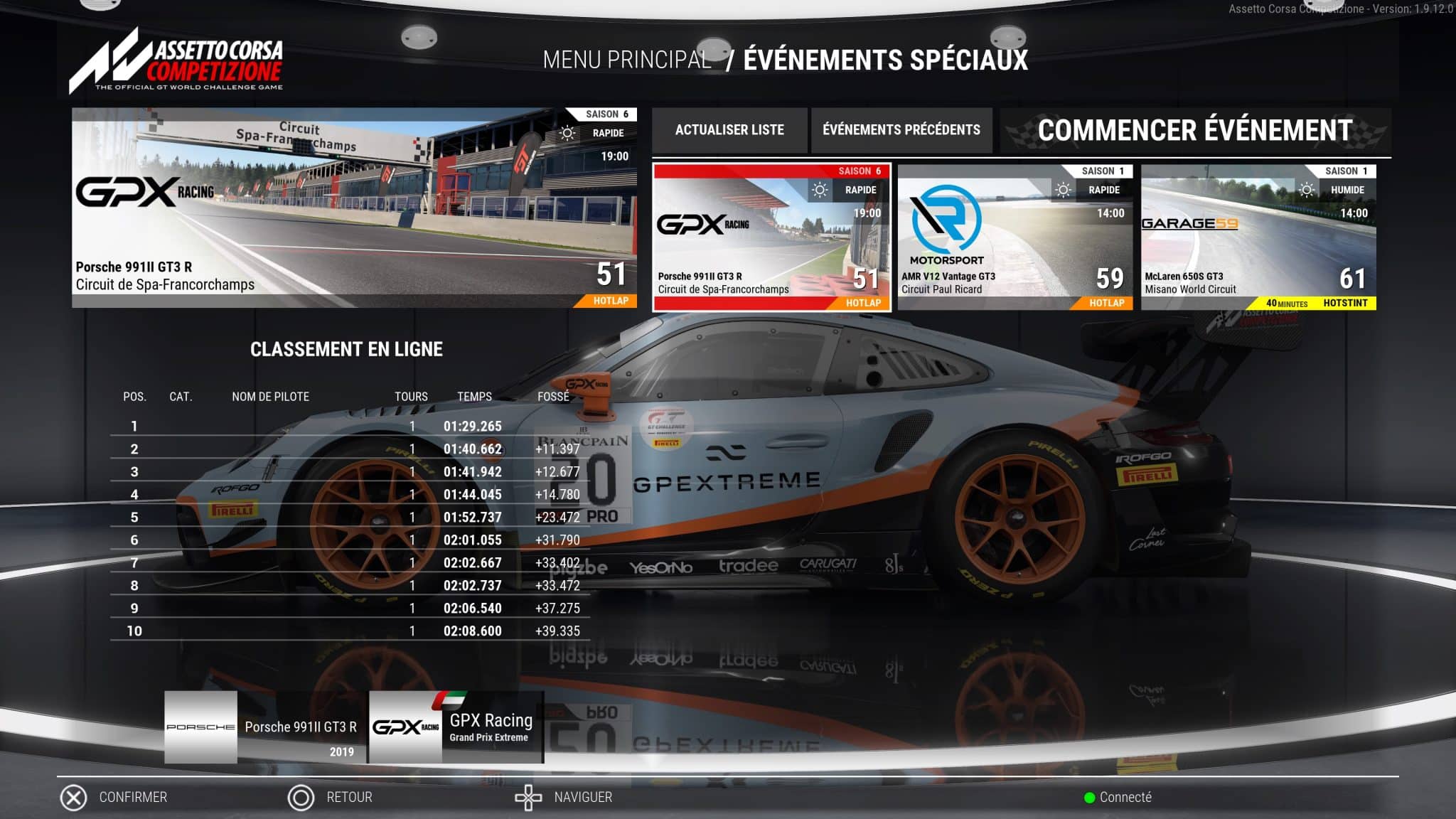Open the Menu Principal breadcrumb
The width and height of the screenshot is (1456, 819).
tap(627, 61)
